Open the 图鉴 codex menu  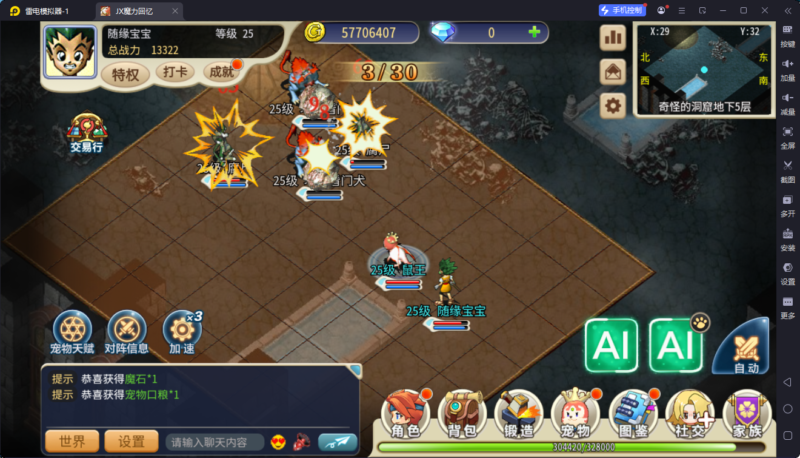(x=632, y=412)
